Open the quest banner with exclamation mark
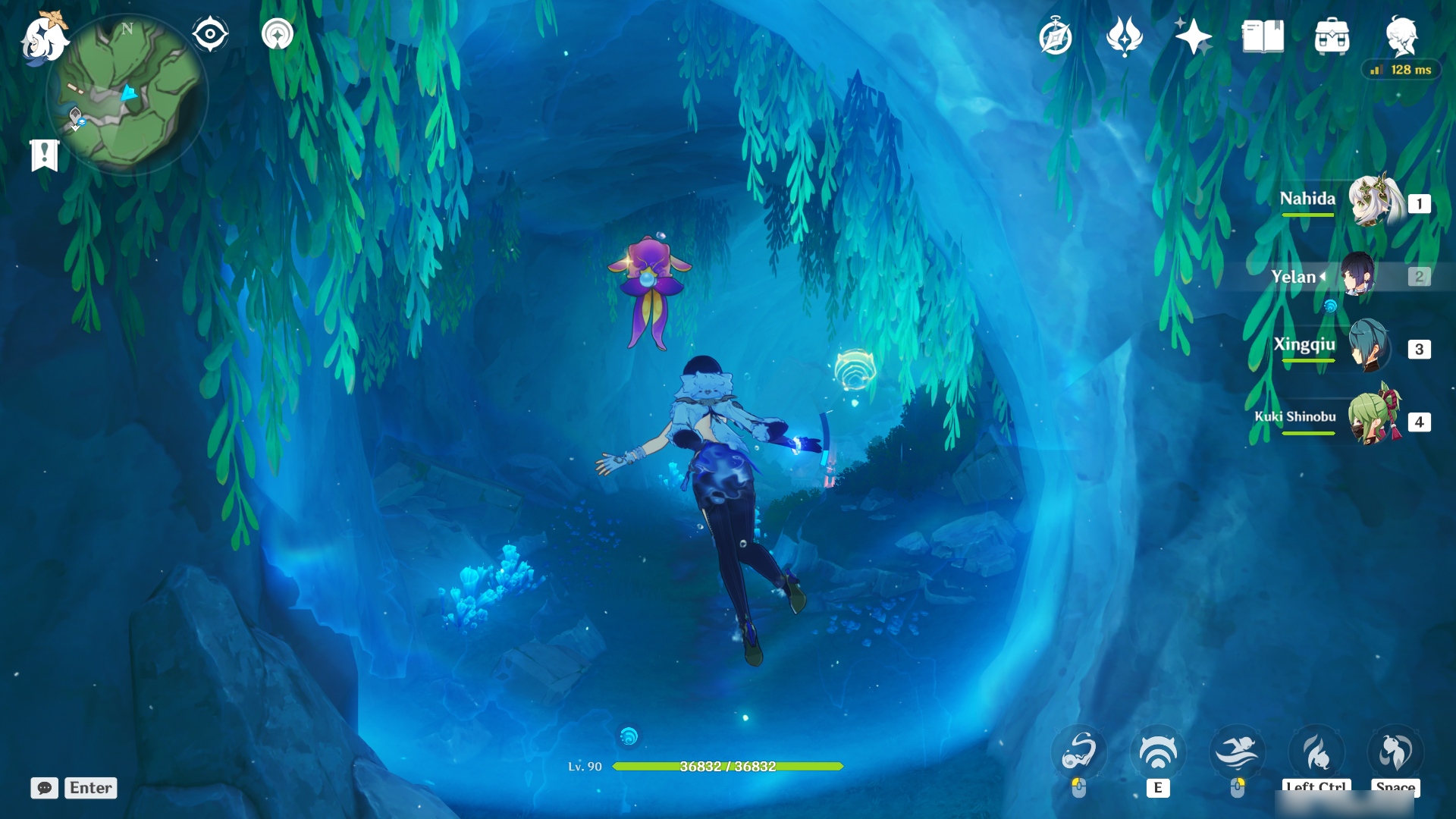 [x=45, y=155]
